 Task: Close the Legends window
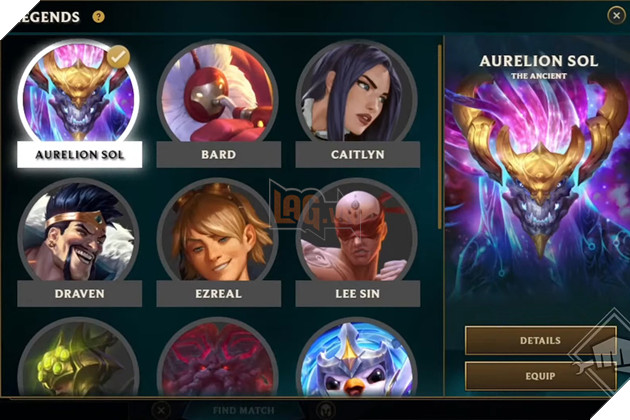click(615, 15)
